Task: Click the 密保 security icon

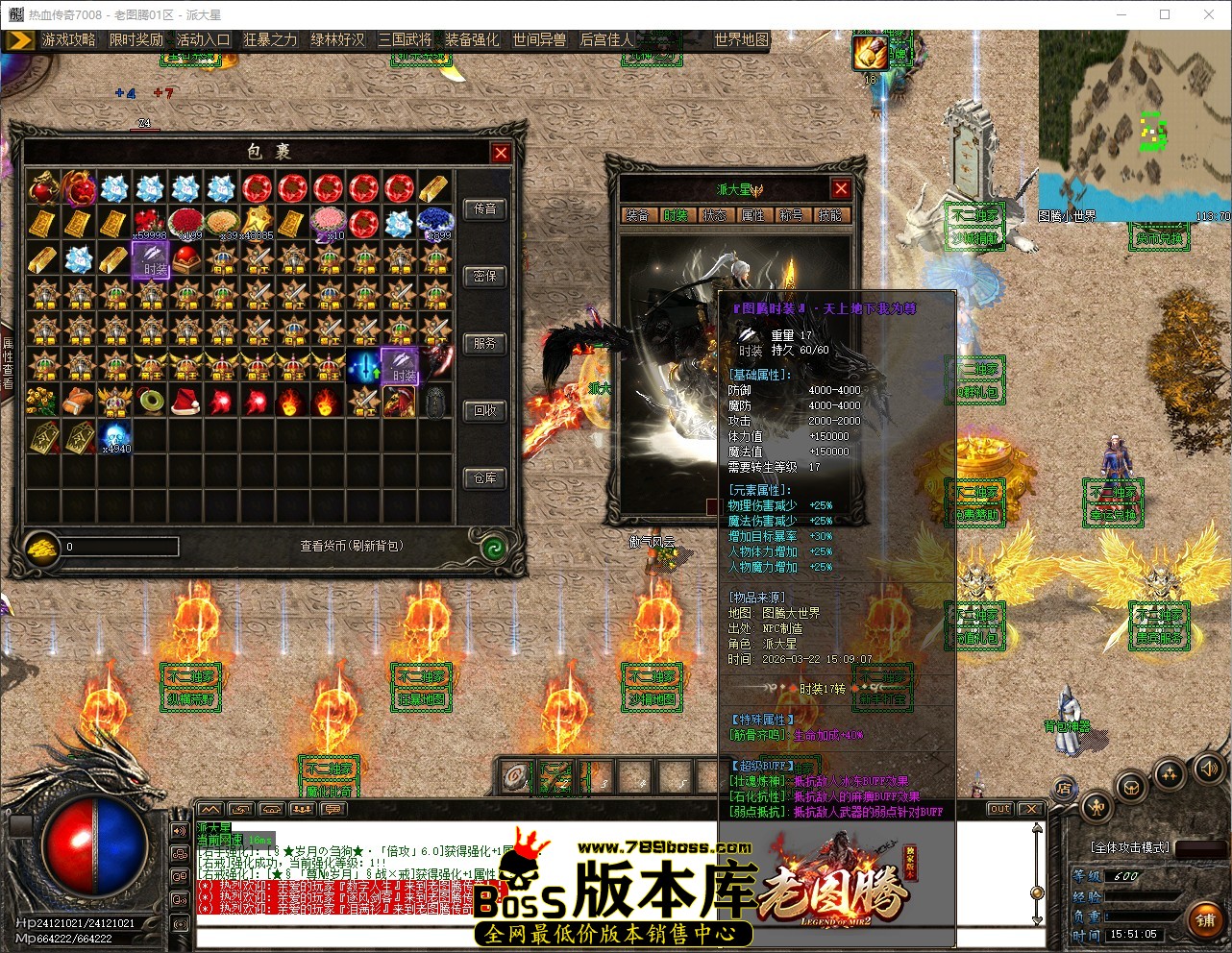Action: [x=485, y=277]
